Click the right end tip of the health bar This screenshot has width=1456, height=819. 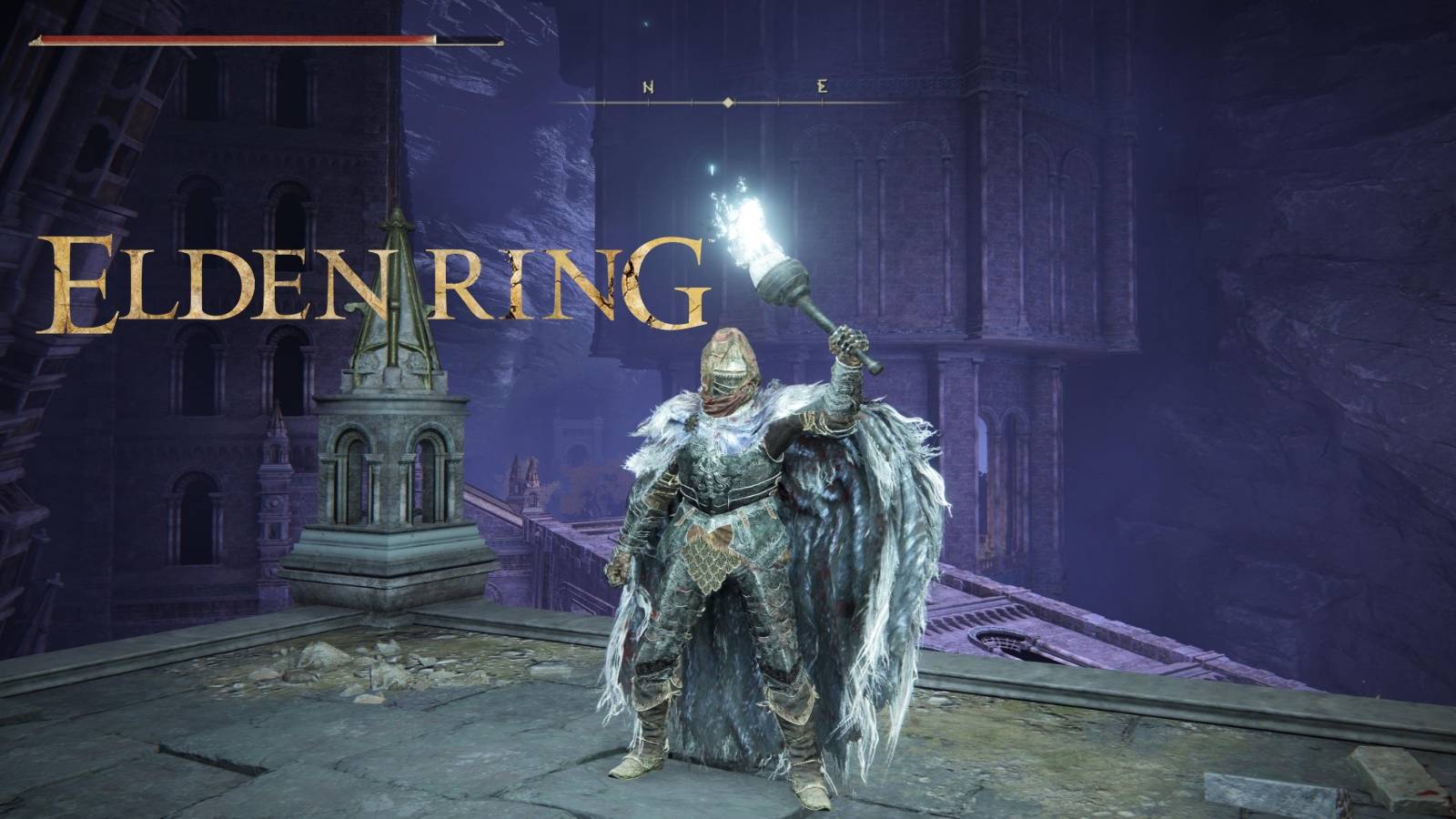tap(500, 41)
